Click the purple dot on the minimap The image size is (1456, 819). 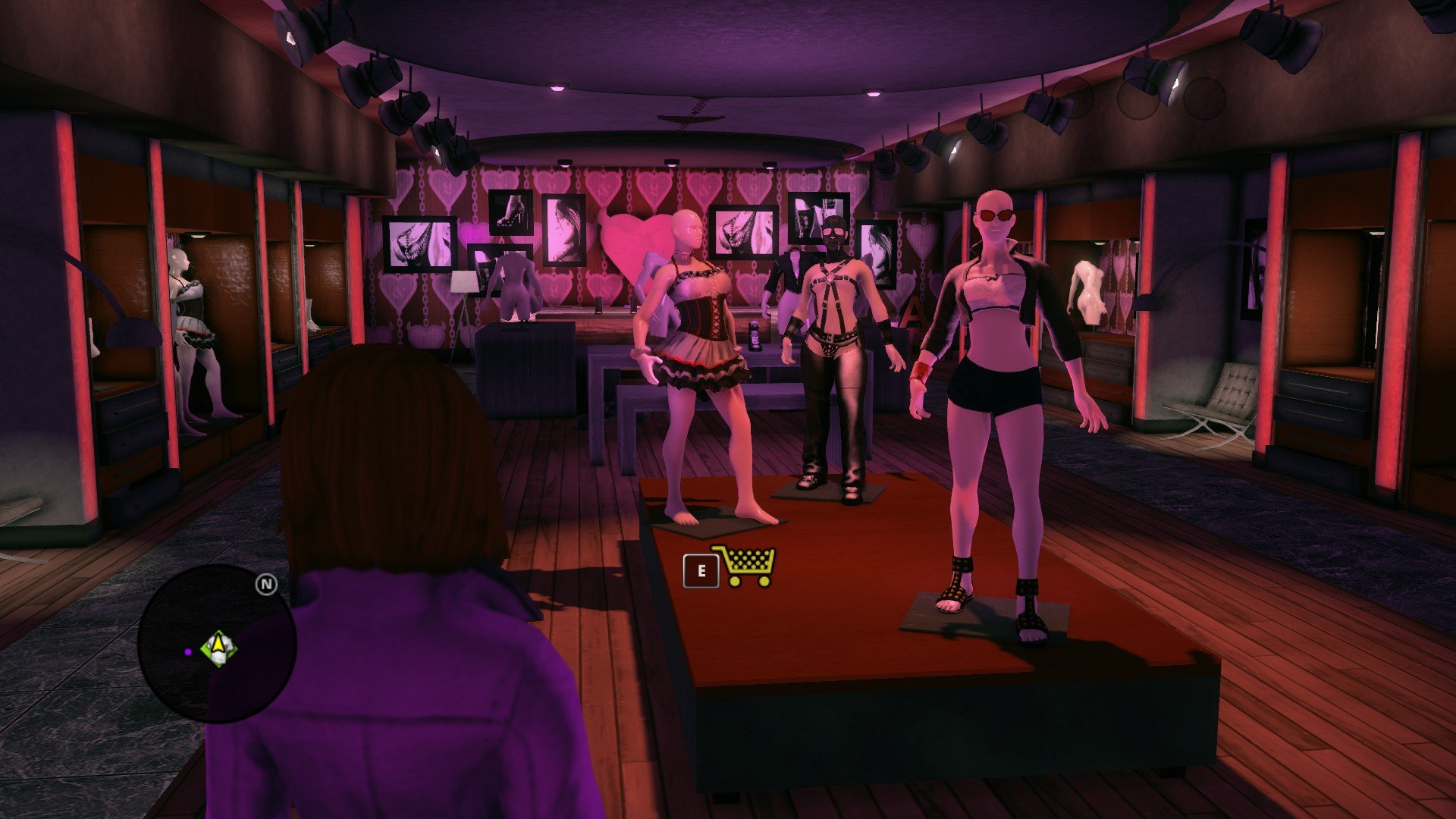click(x=188, y=651)
